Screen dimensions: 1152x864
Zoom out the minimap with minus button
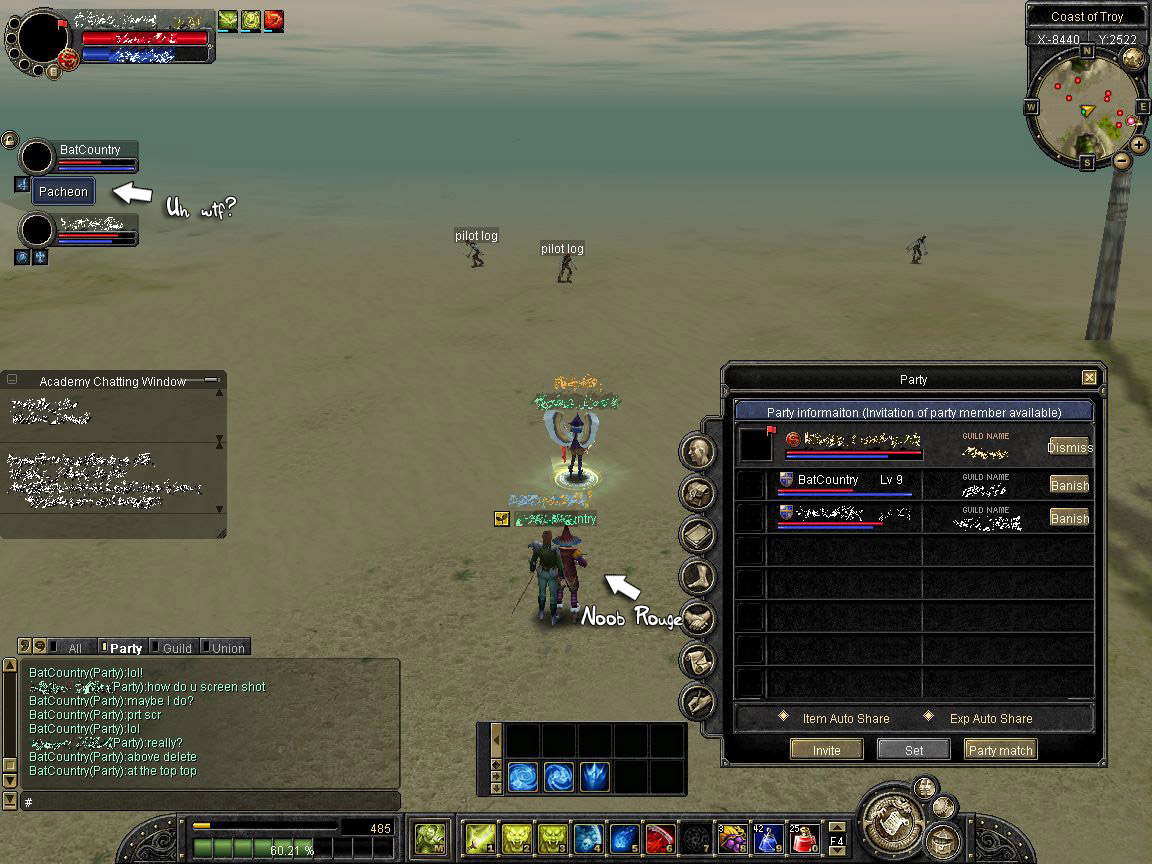tap(1122, 160)
